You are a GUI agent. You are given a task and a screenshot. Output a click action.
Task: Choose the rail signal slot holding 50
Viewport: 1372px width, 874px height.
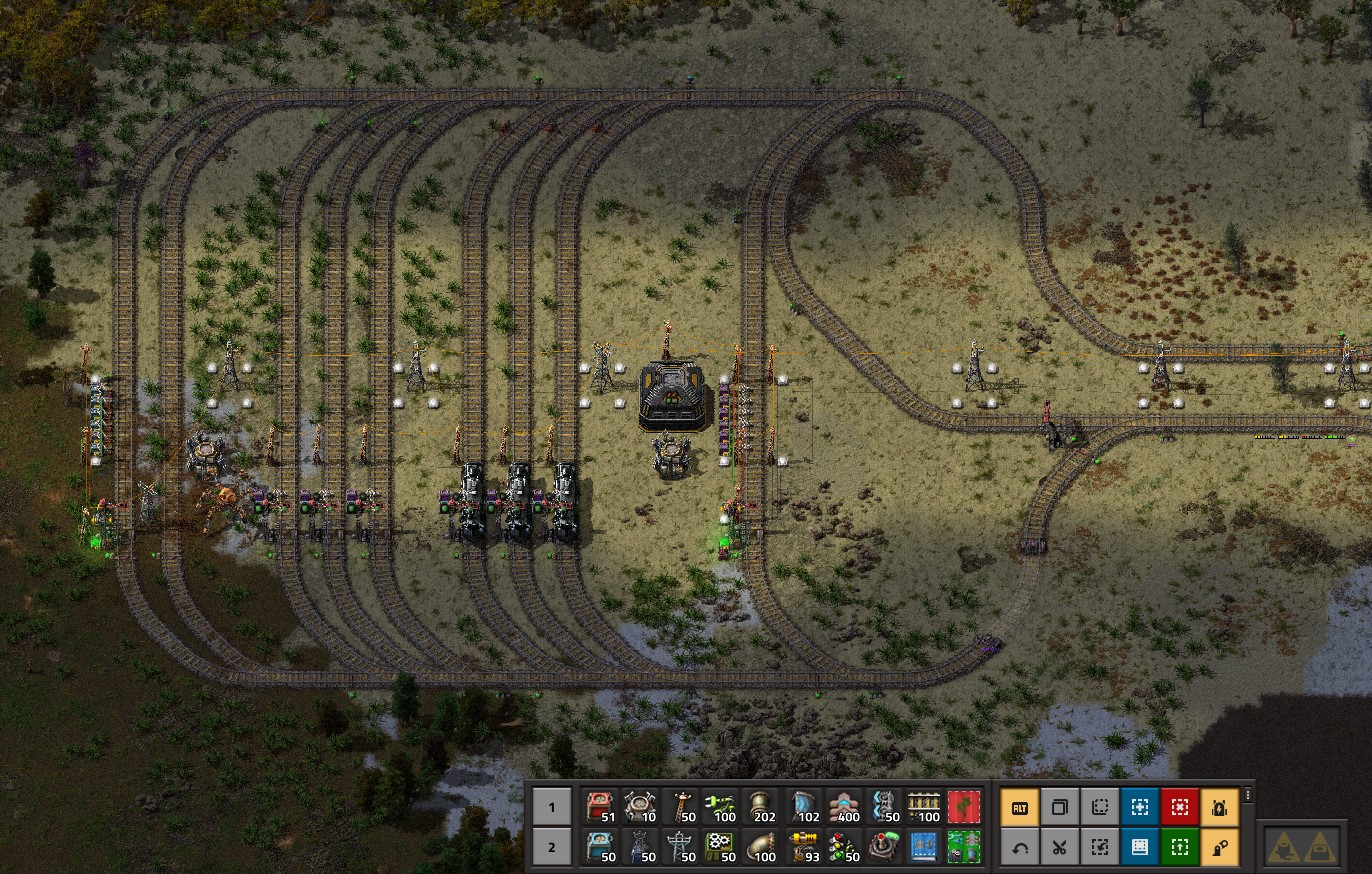pos(844,847)
